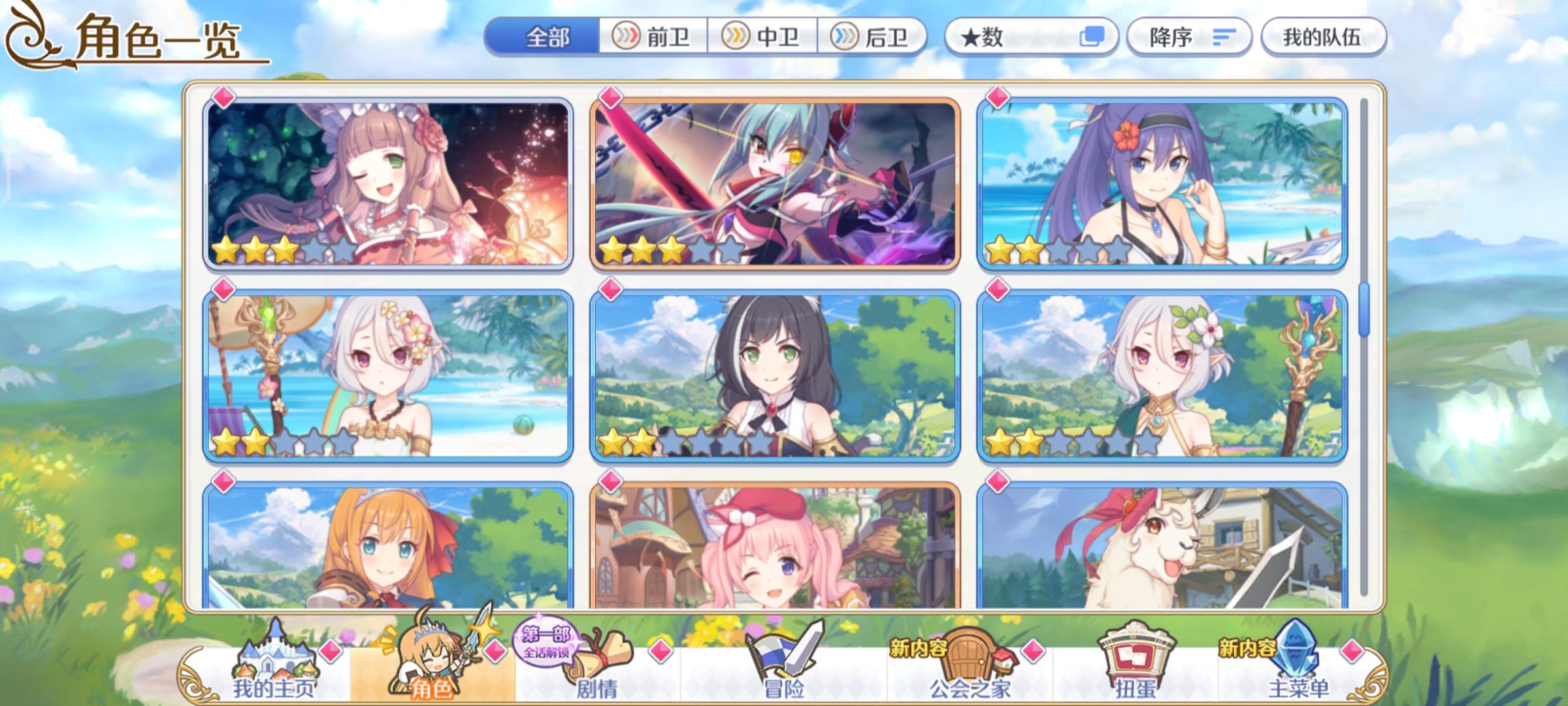Viewport: 1568px width, 706px height.
Task: Click the copy icon next to ★数 filter
Action: click(x=1092, y=38)
